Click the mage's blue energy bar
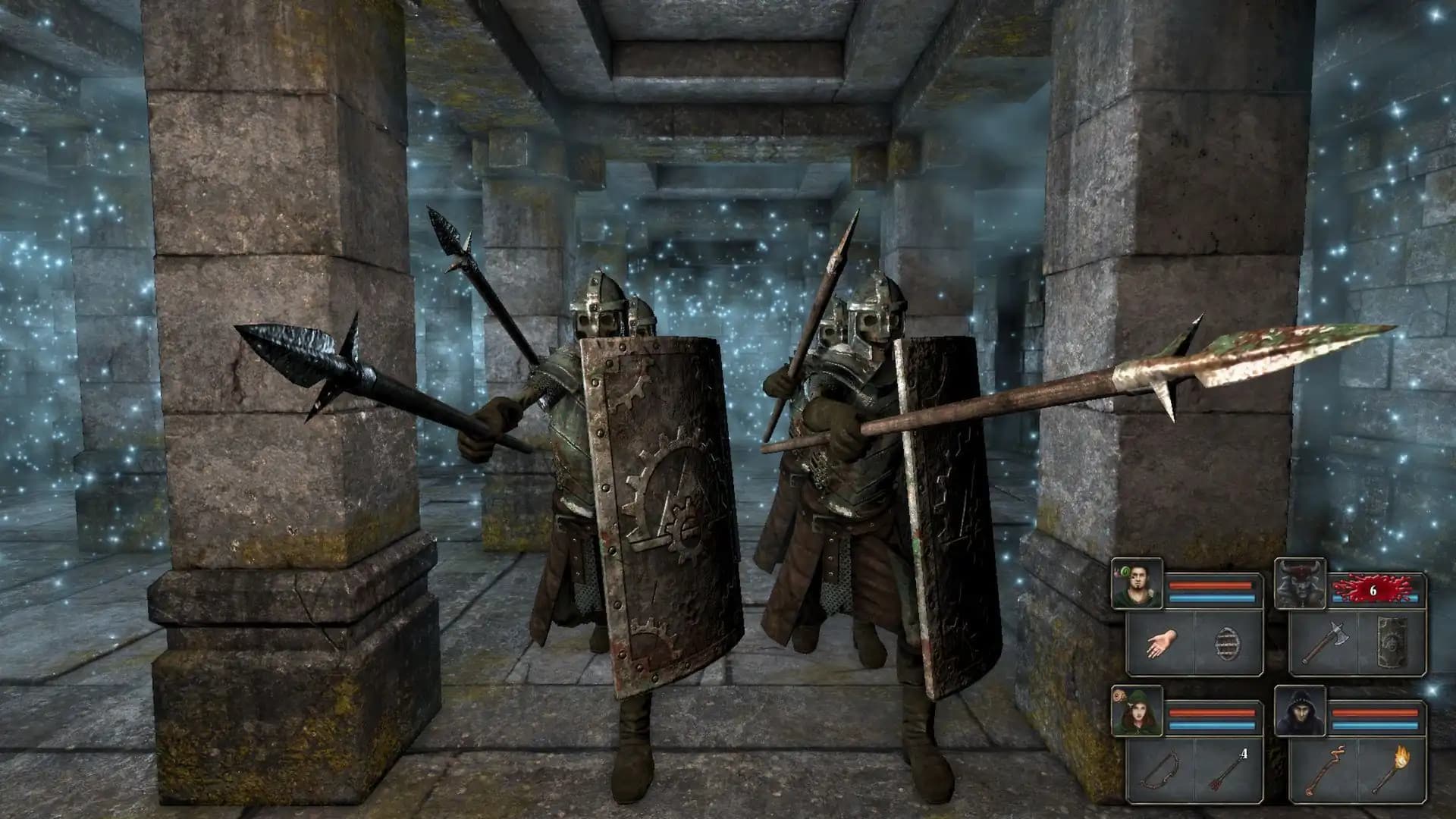The image size is (1456, 819). click(1375, 724)
